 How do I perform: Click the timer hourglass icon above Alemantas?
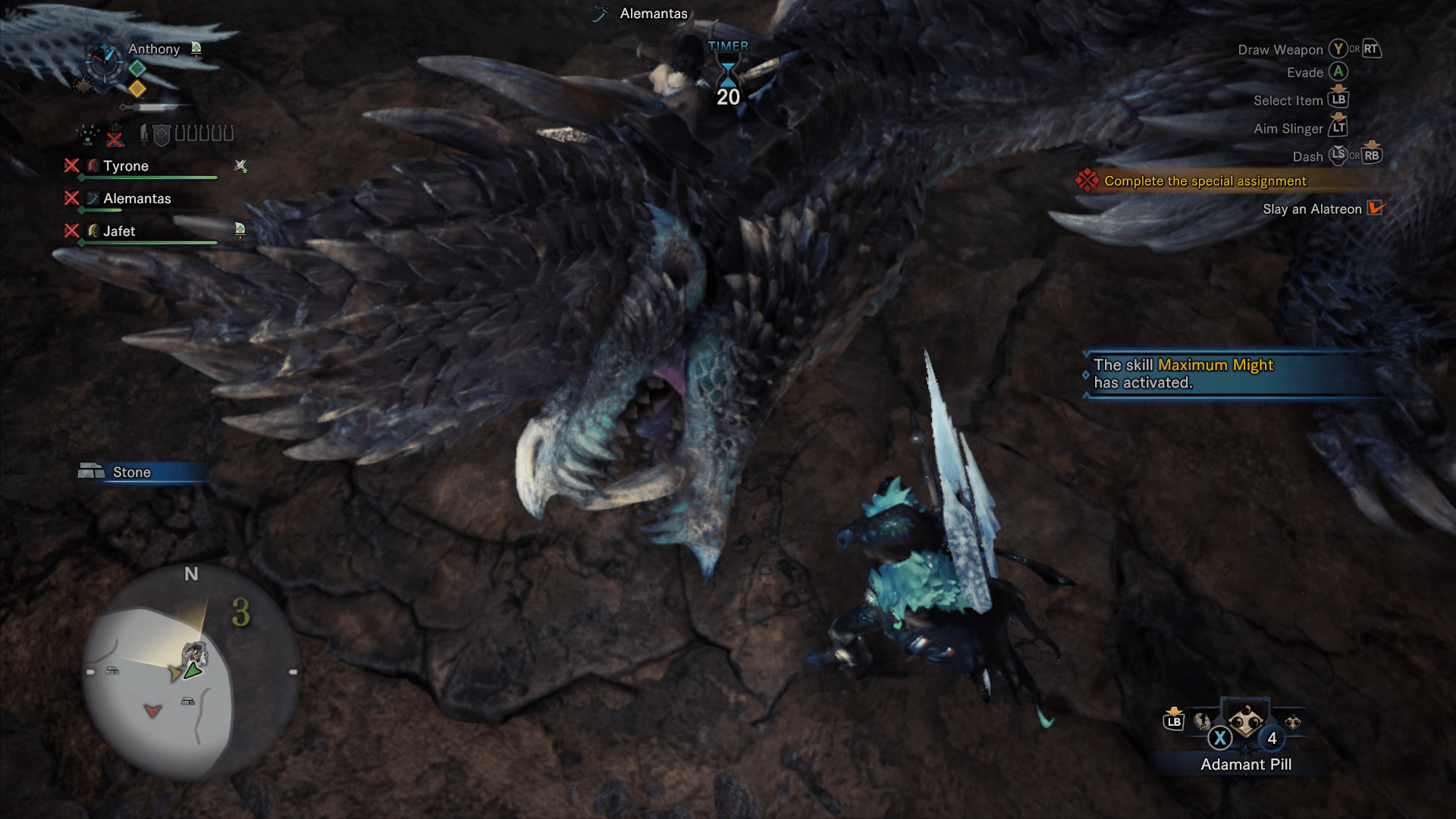click(728, 74)
